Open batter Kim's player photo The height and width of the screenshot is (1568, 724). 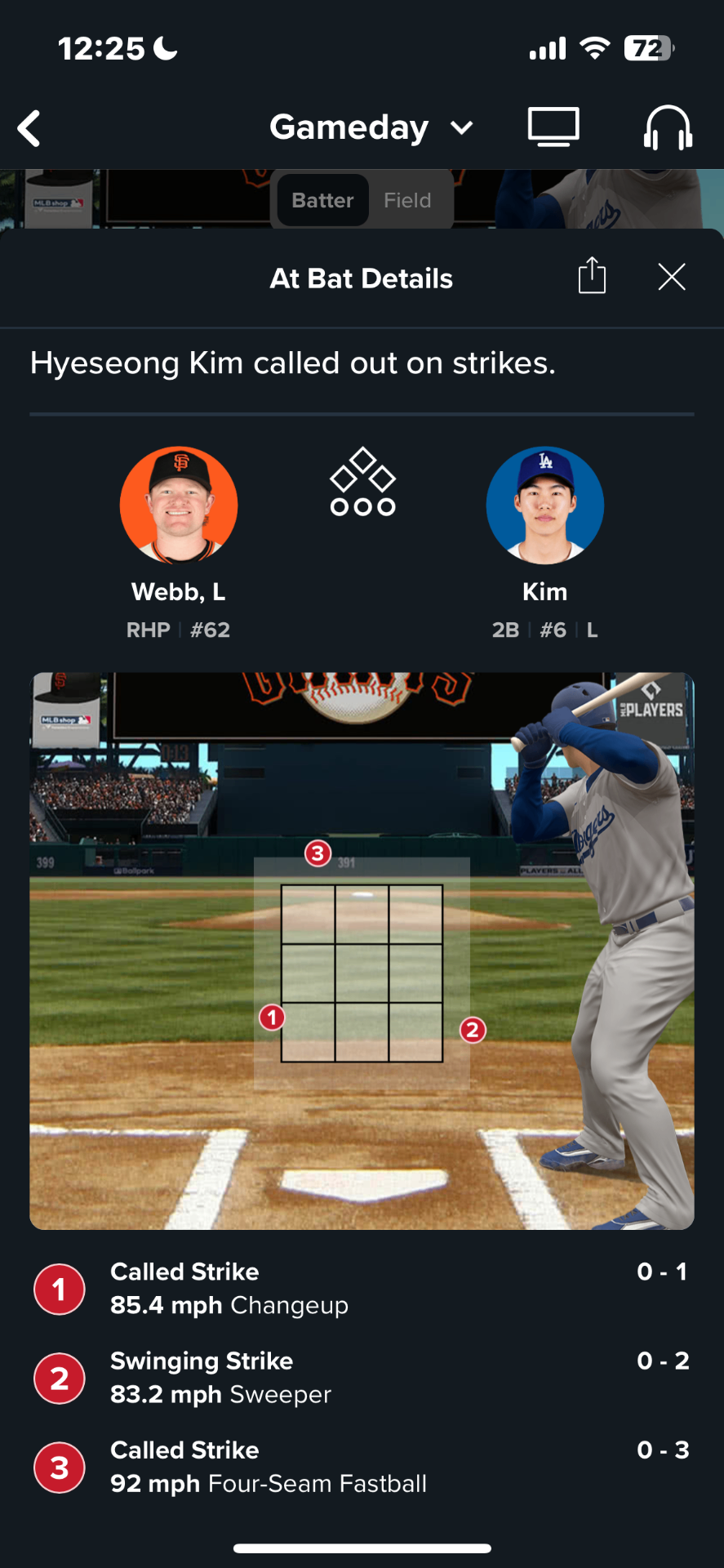(544, 506)
